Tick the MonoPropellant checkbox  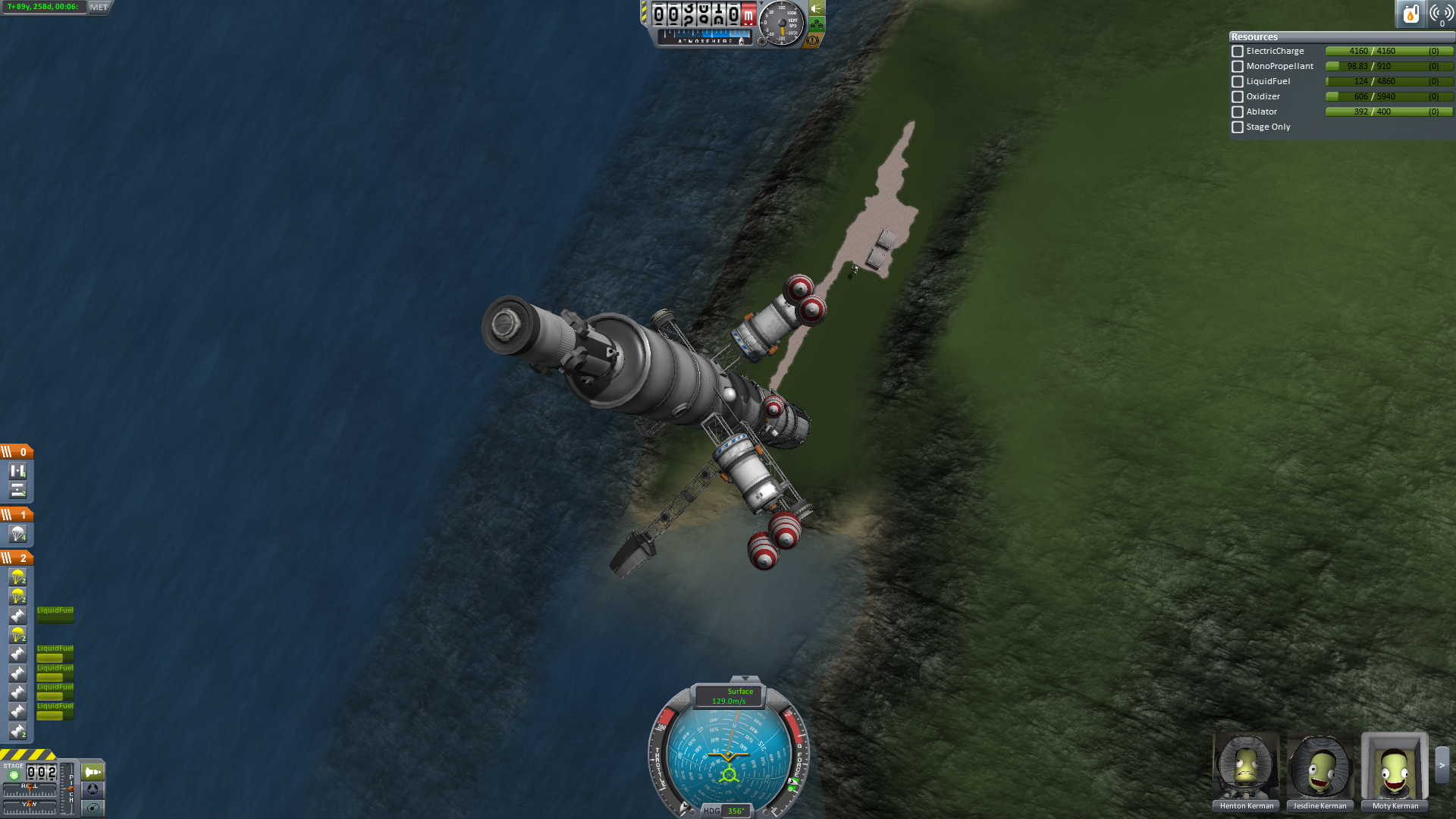click(x=1238, y=67)
